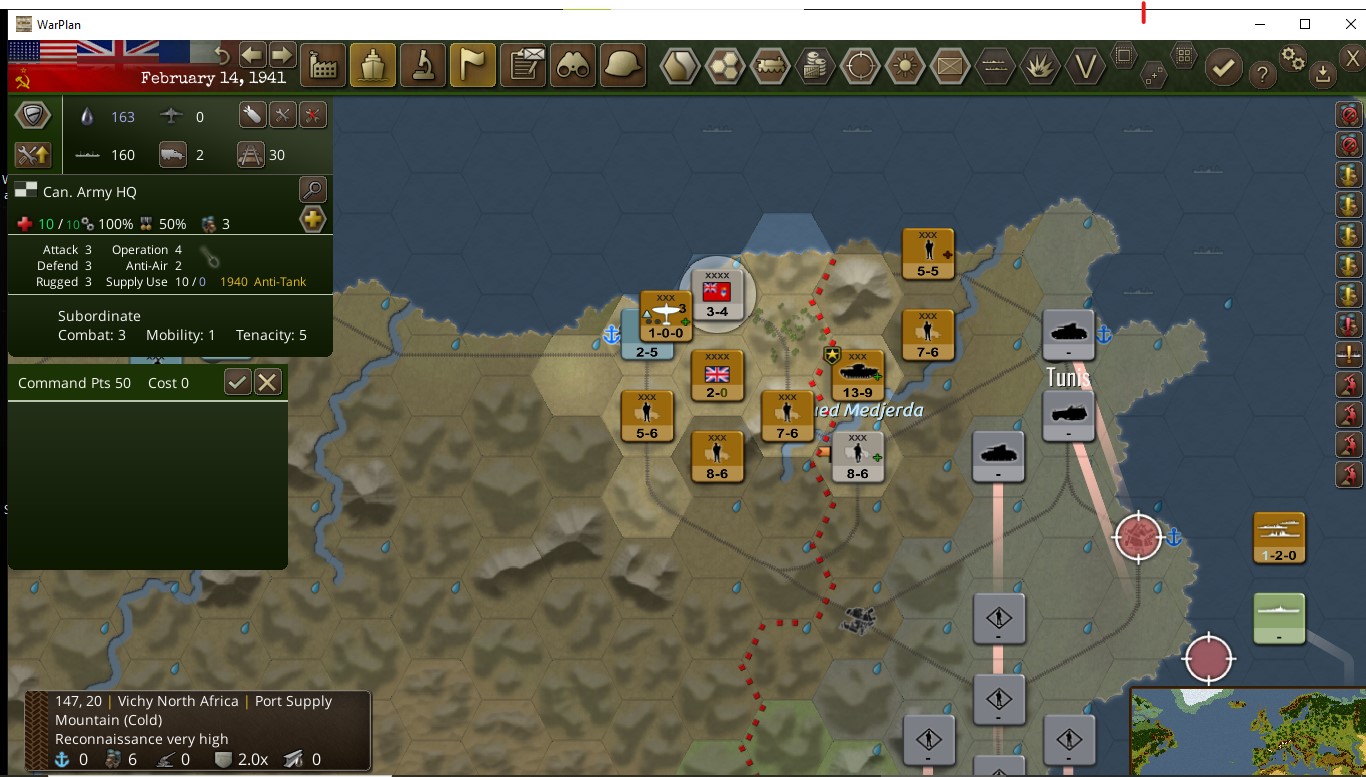Confirm the command with the checkmark button

238,383
